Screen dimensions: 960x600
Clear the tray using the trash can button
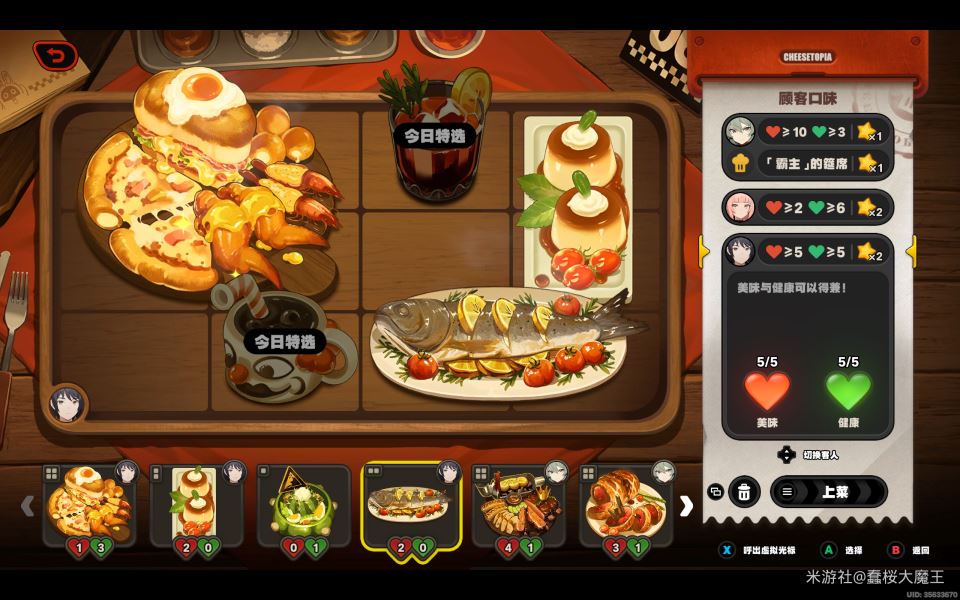tap(743, 492)
